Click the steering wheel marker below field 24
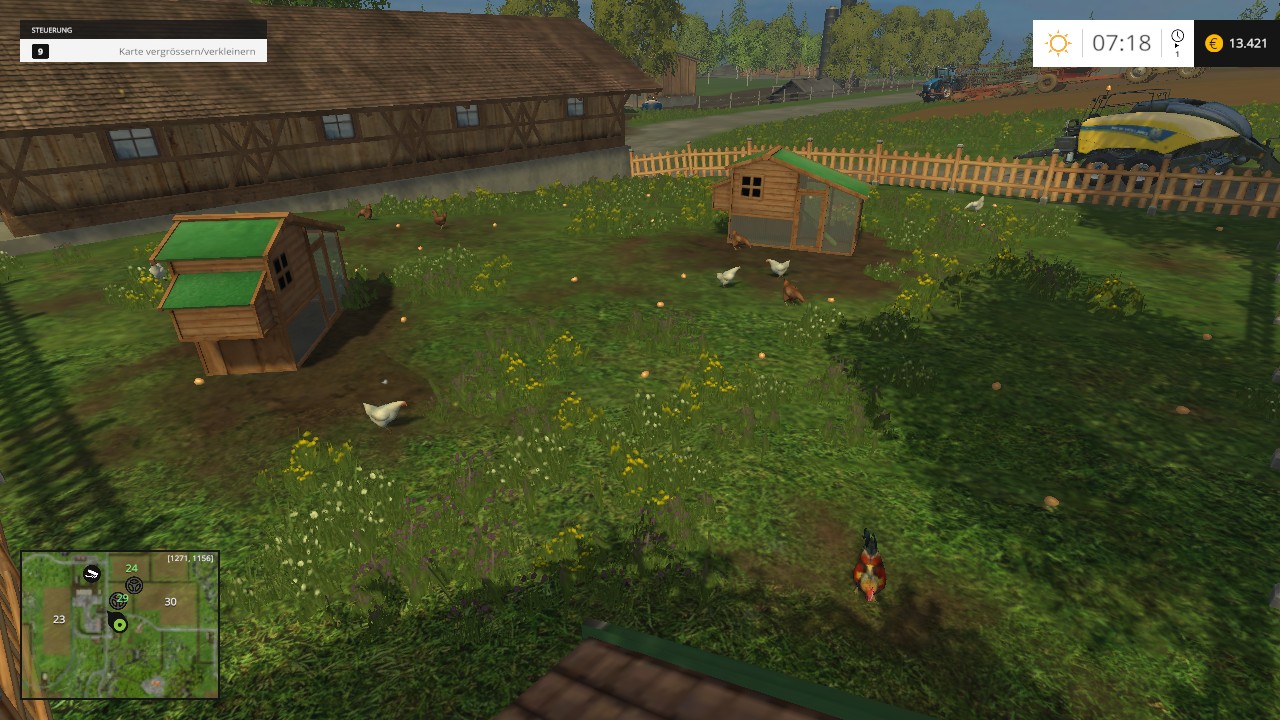 pos(134,585)
